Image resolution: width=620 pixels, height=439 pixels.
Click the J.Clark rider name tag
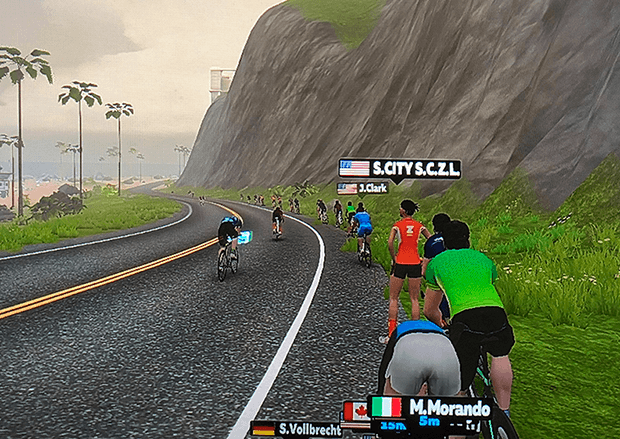pos(363,188)
